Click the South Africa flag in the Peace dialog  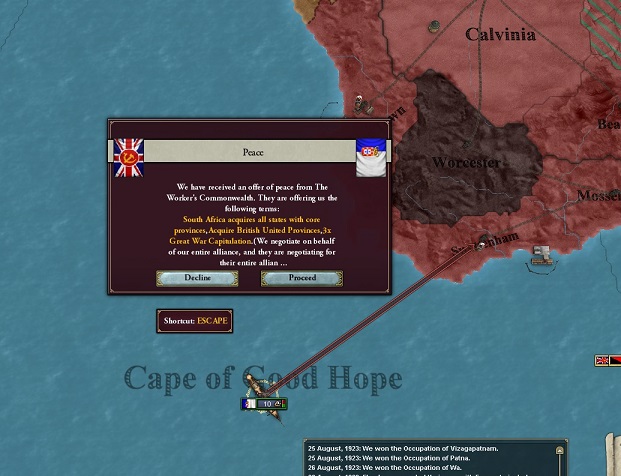click(371, 157)
